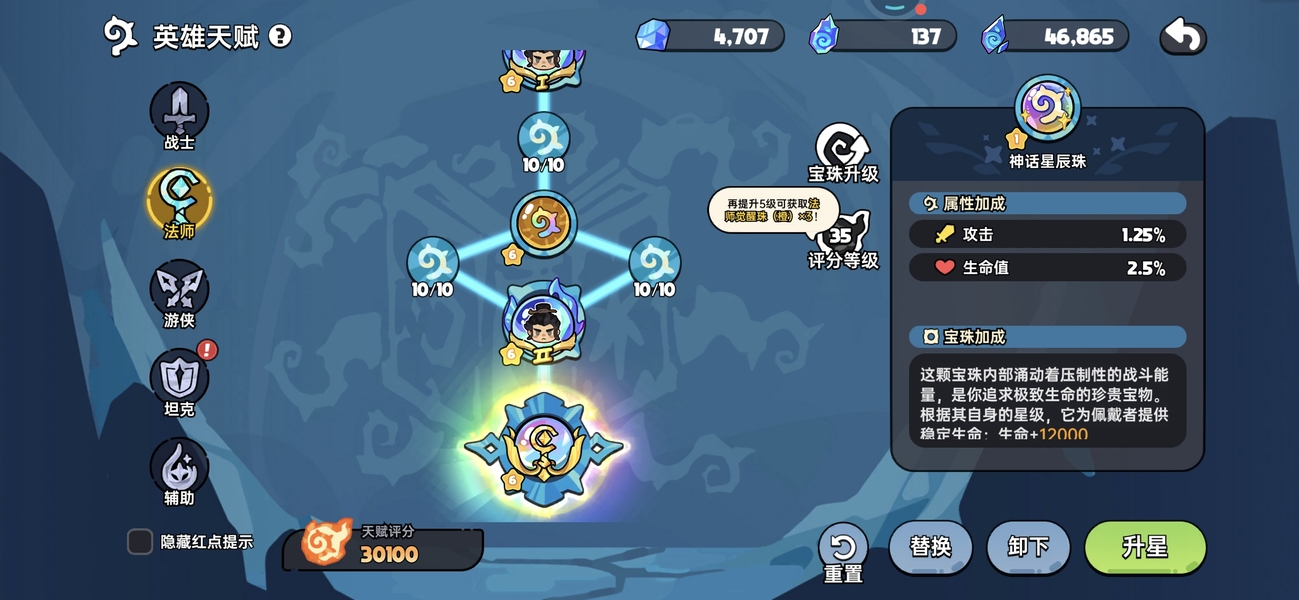Select the 神话星辰珠 orb icon
This screenshot has height=600, width=1299.
1047,107
